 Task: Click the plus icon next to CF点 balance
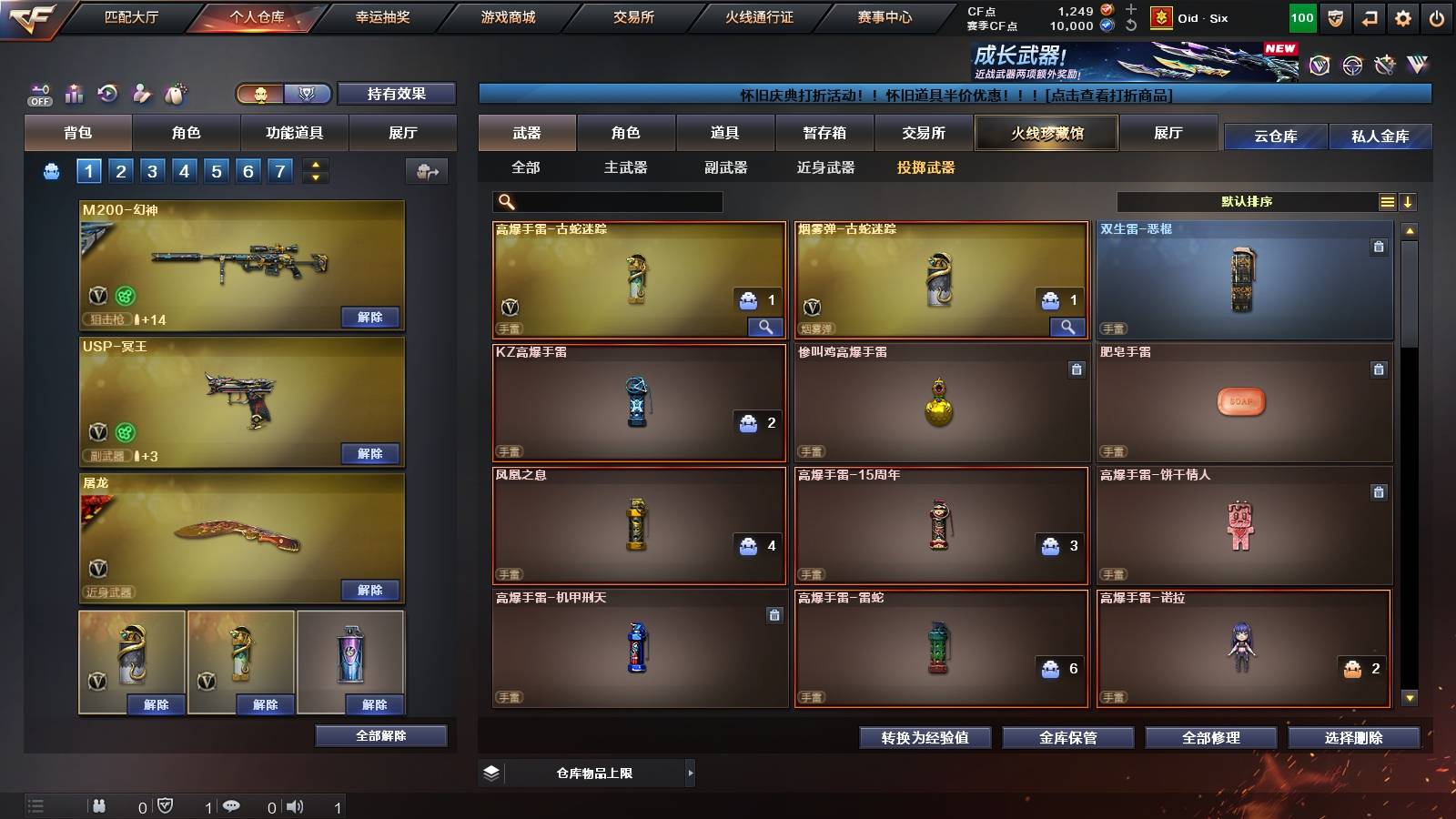(x=1130, y=11)
